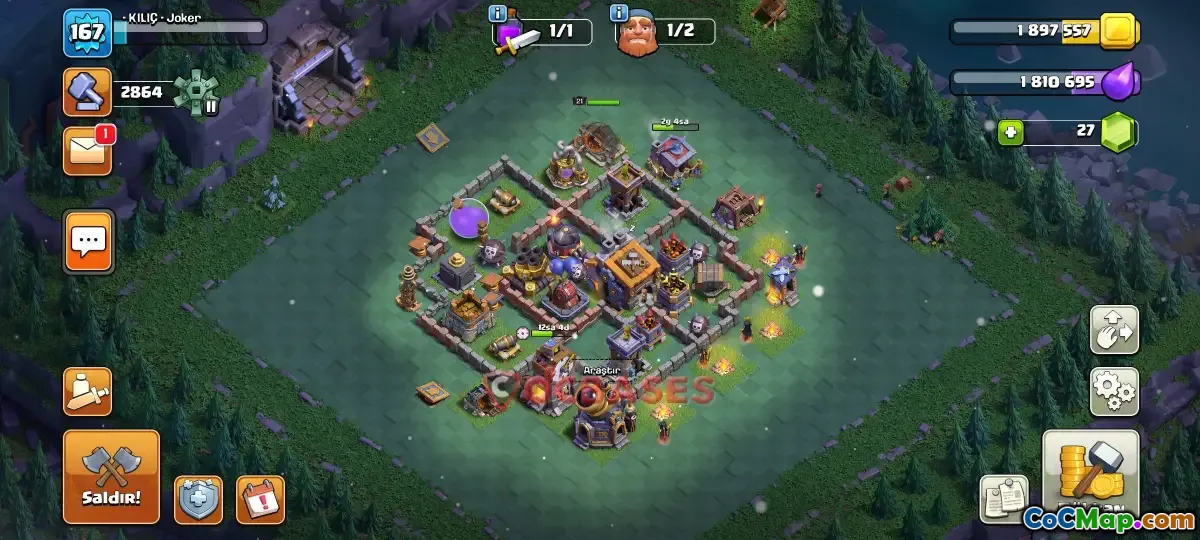
Task: Start an attack with the Saldır! button
Action: 111,477
